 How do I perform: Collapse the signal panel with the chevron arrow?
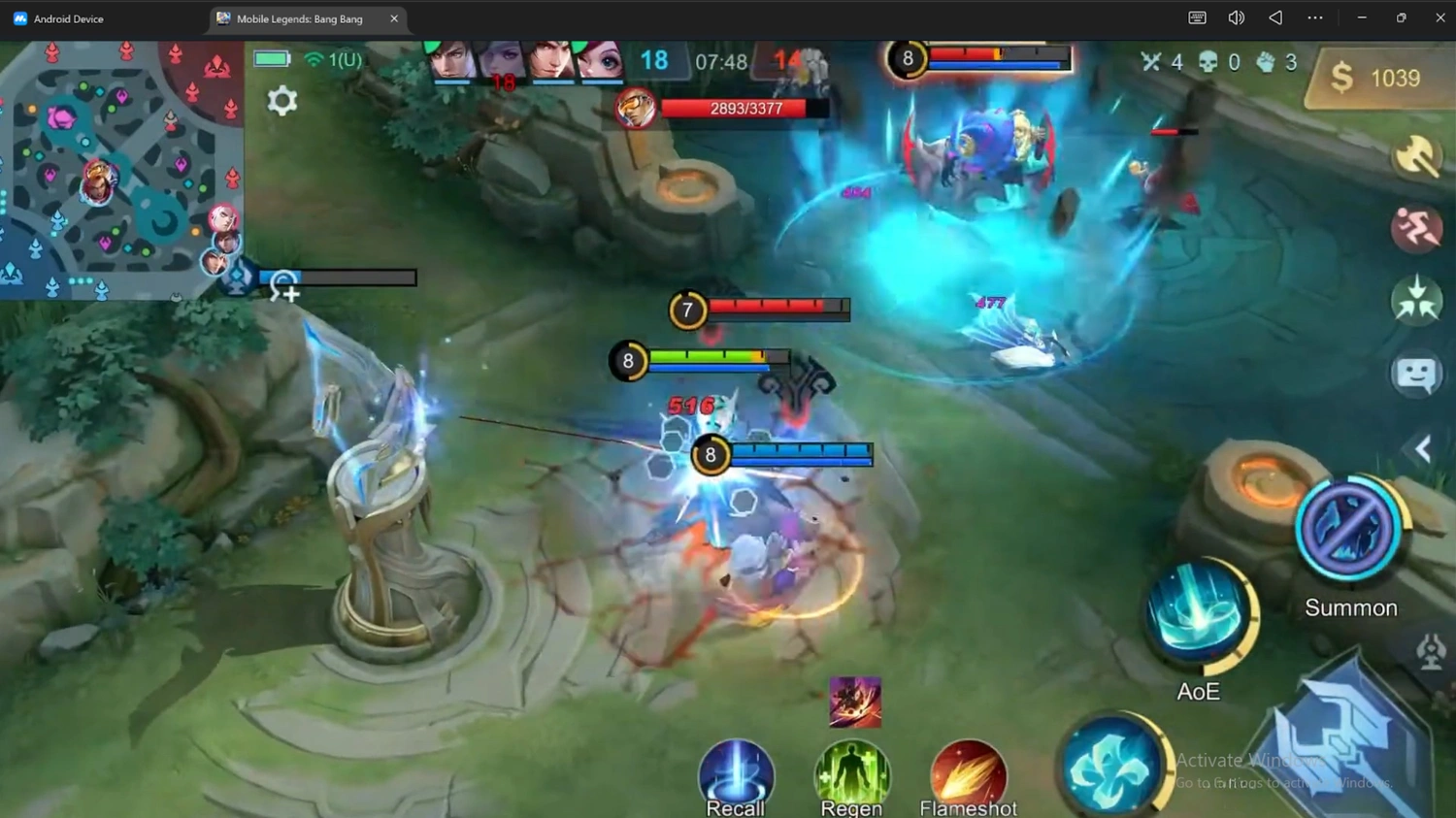pyautogui.click(x=1422, y=448)
